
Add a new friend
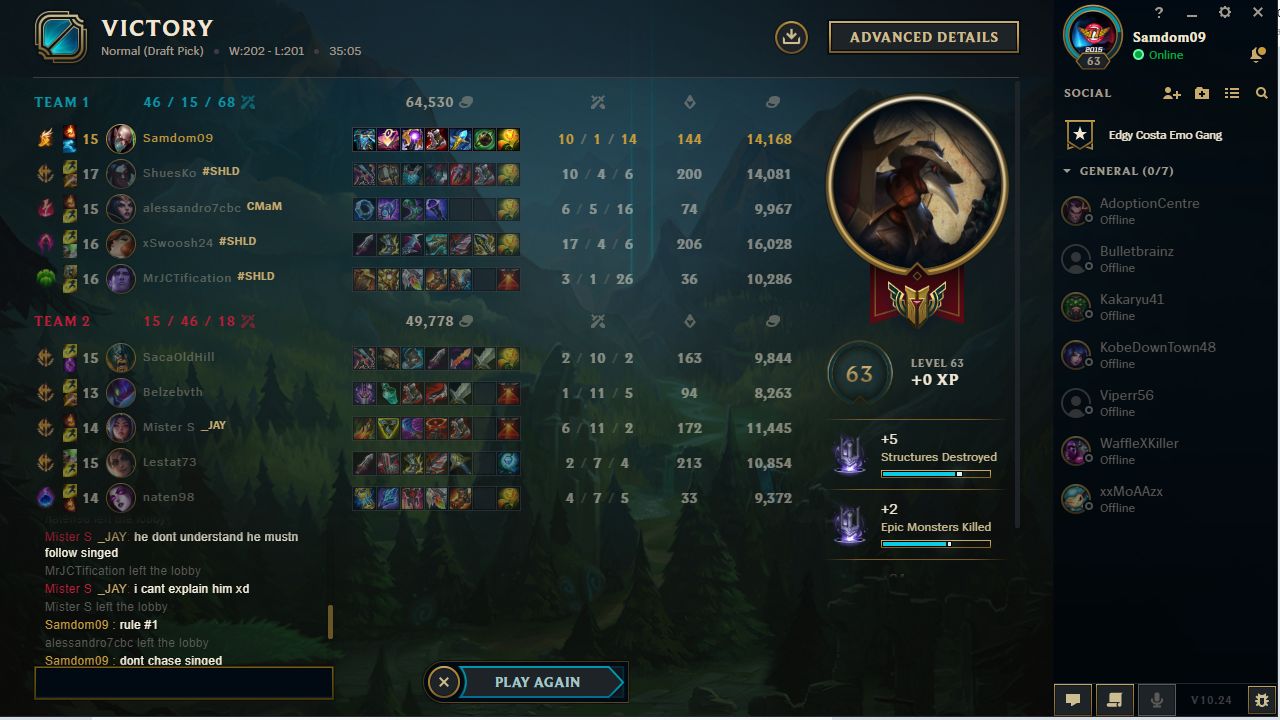pos(1170,93)
